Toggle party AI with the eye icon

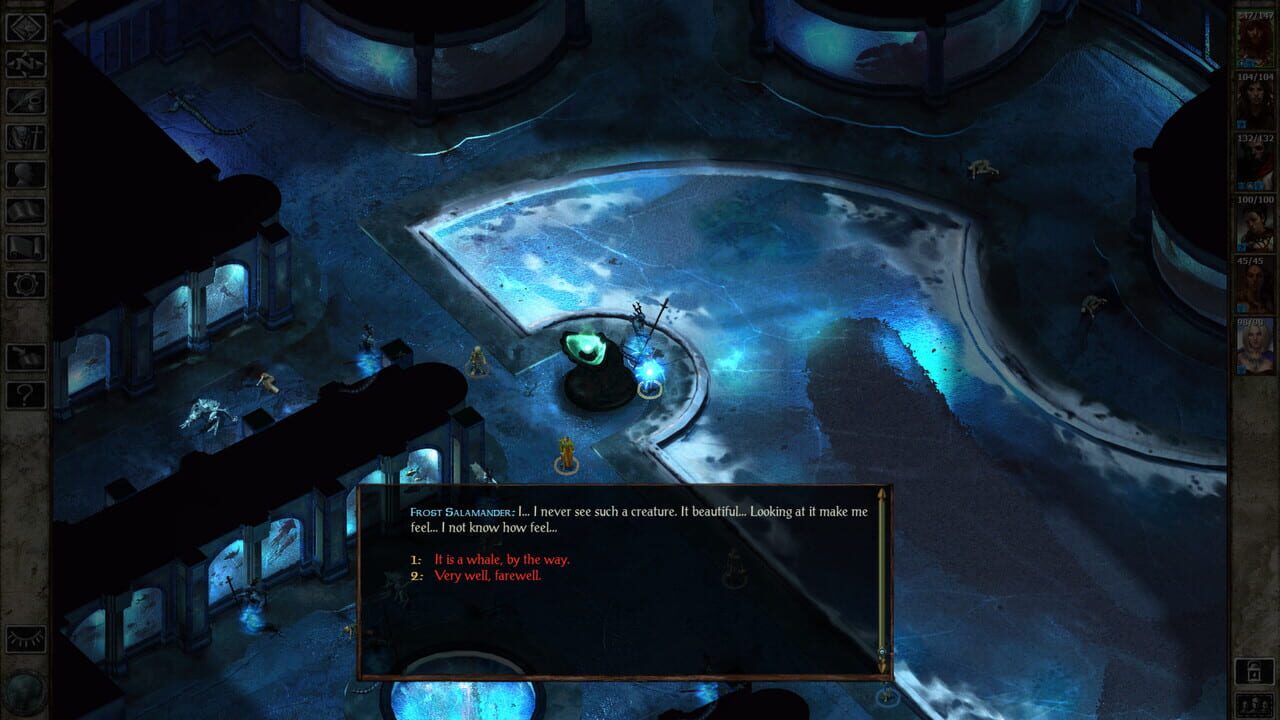point(25,638)
